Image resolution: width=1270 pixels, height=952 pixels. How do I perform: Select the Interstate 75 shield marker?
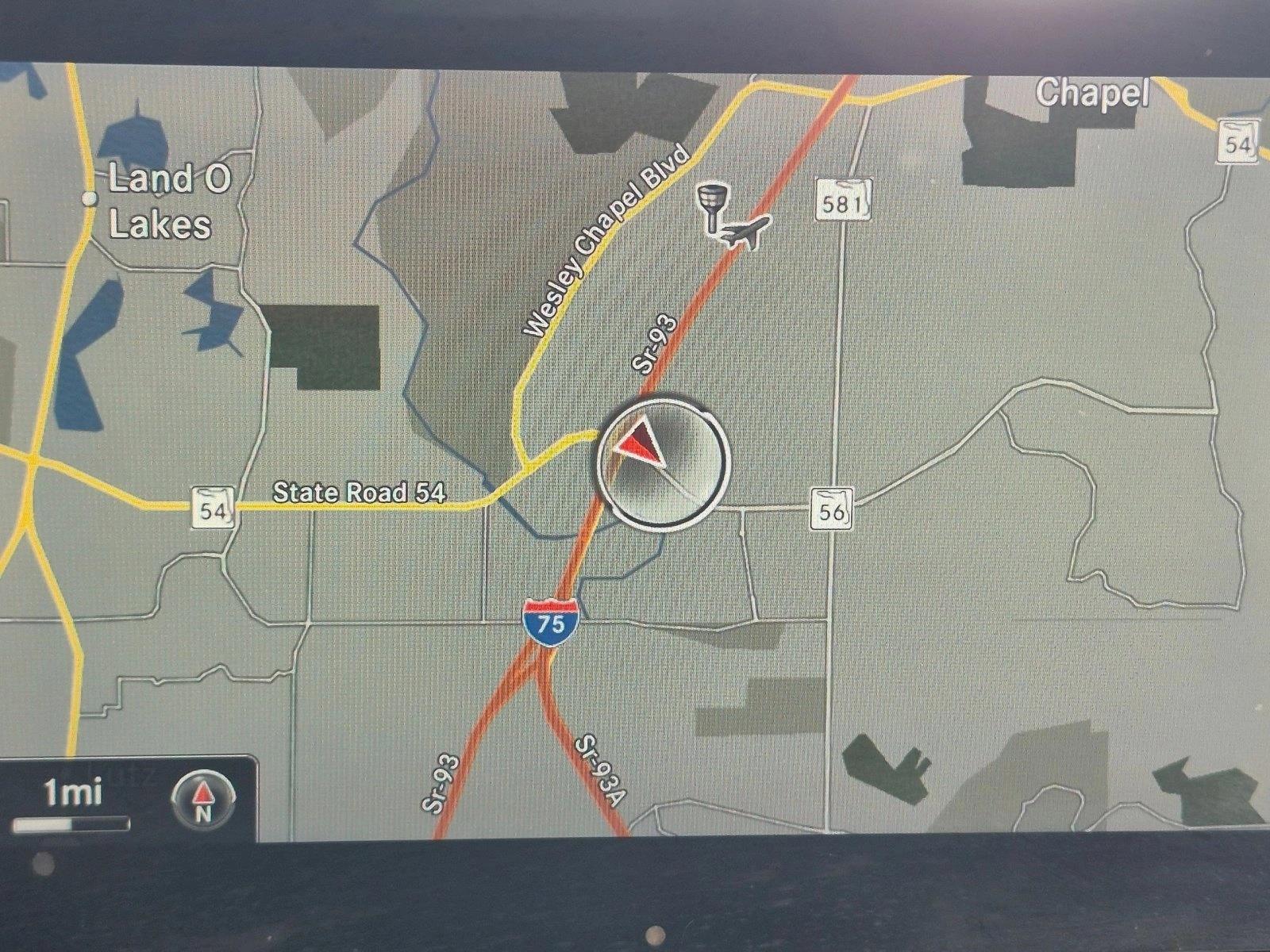pyautogui.click(x=550, y=620)
